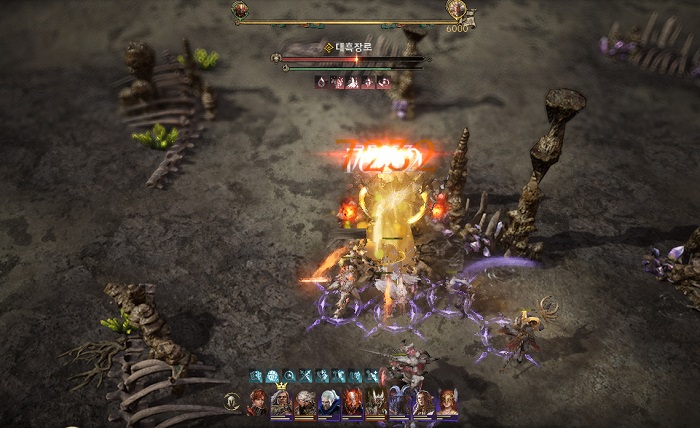Activate the crossed swords skill icon
This screenshot has width=700, height=428.
point(306,376)
